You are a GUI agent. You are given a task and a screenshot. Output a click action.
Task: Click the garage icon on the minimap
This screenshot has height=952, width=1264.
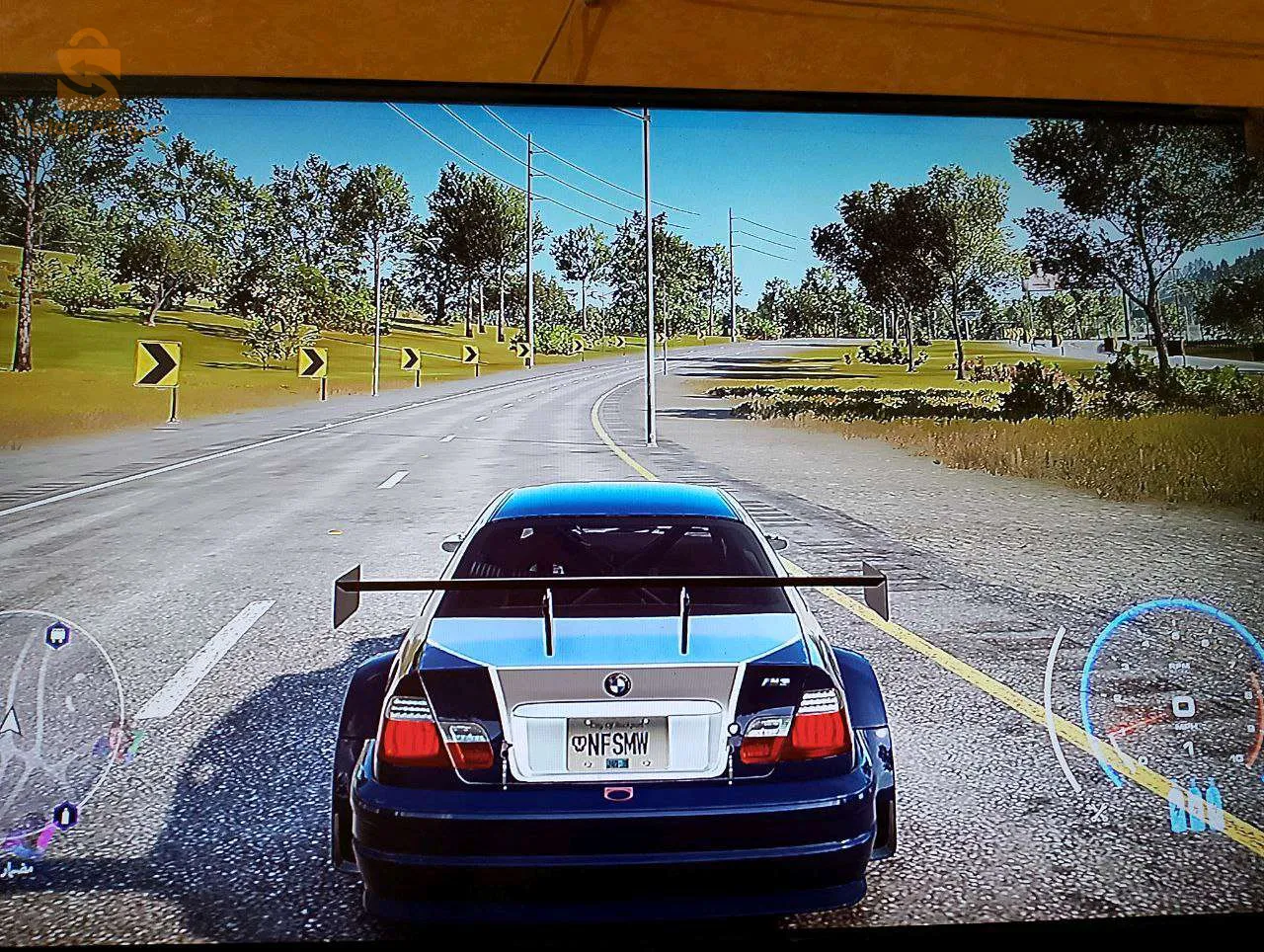[x=56, y=636]
